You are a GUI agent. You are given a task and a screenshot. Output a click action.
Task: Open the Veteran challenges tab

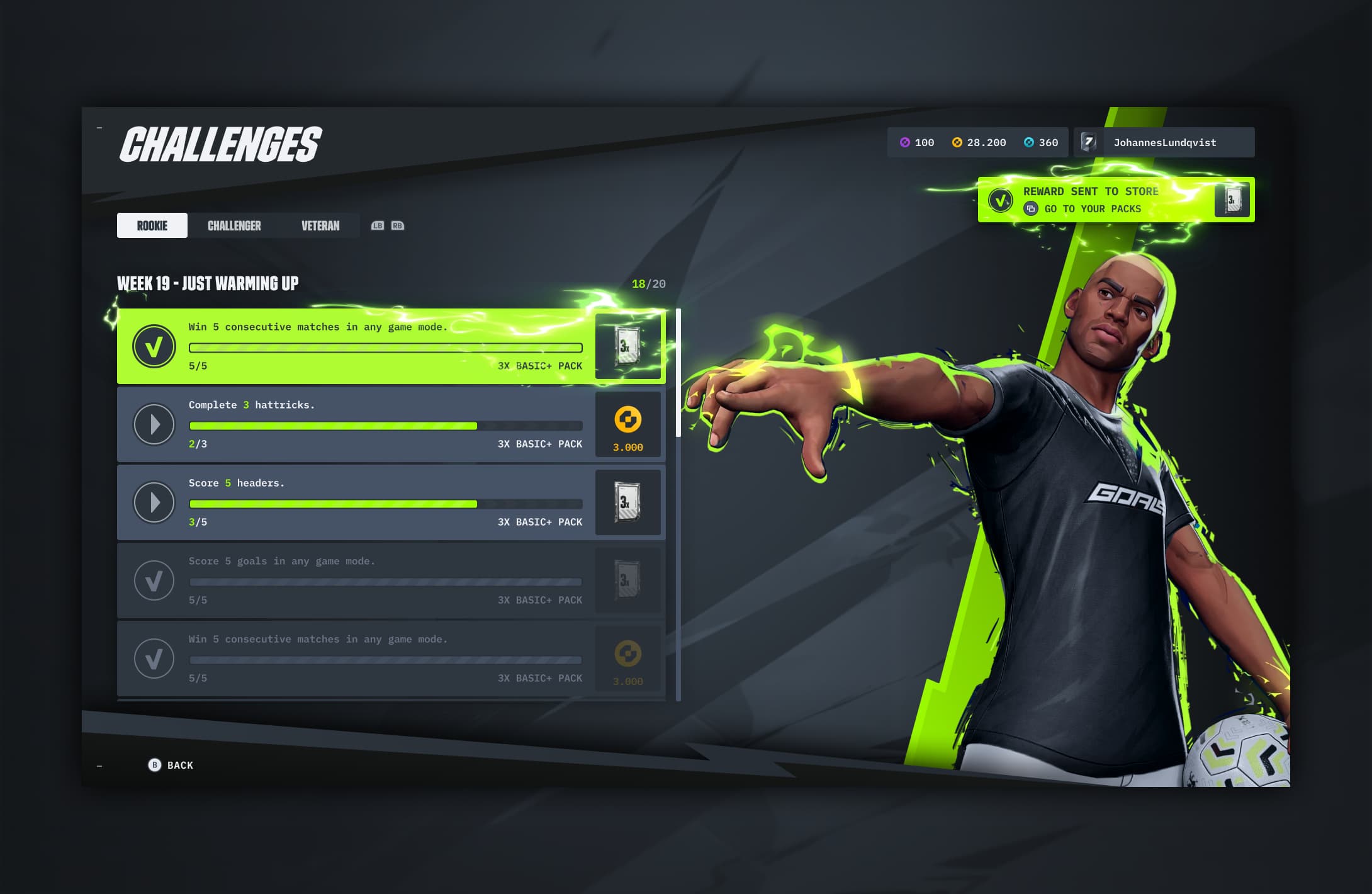[x=319, y=225]
